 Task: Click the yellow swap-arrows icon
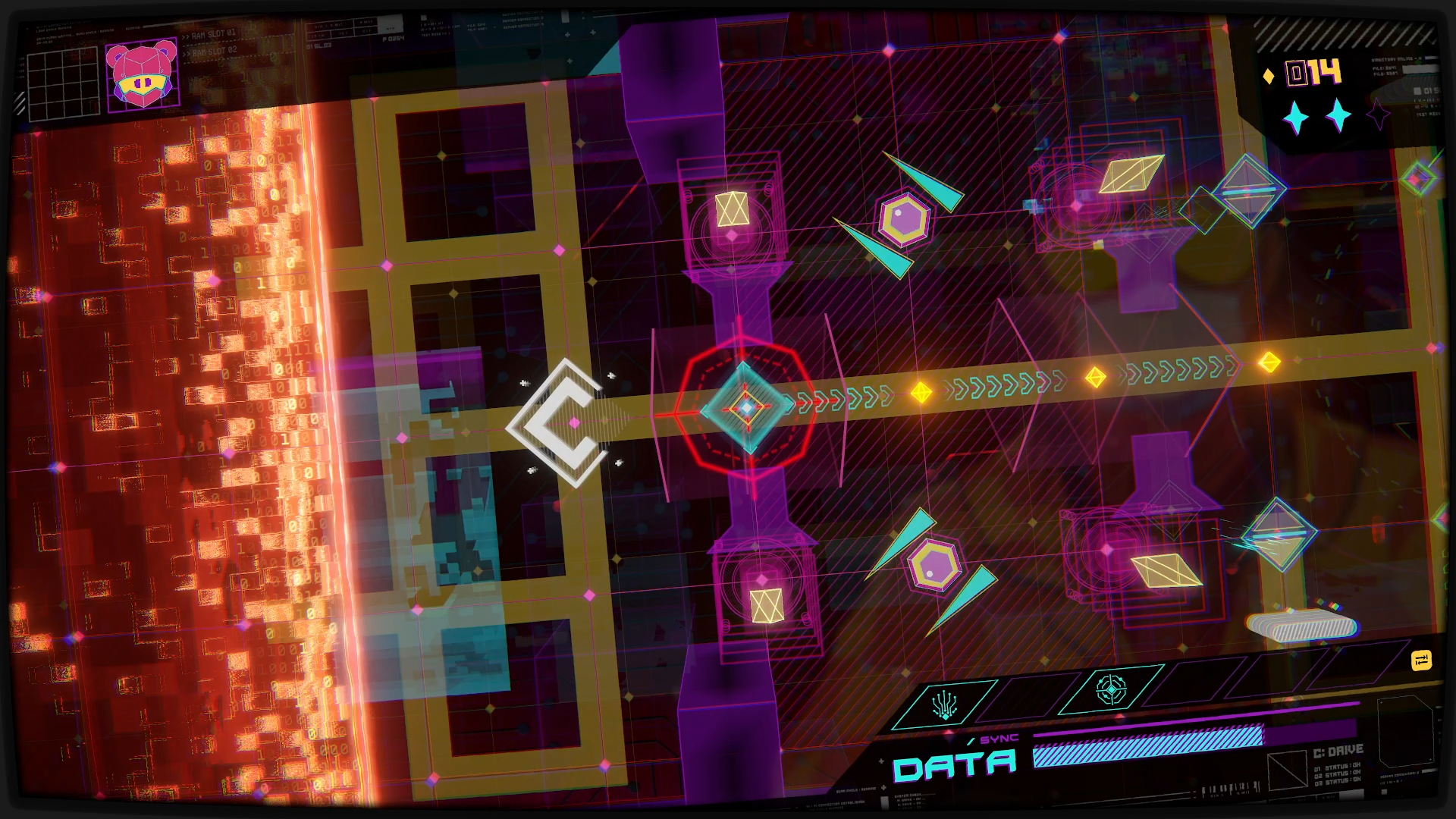[1421, 661]
